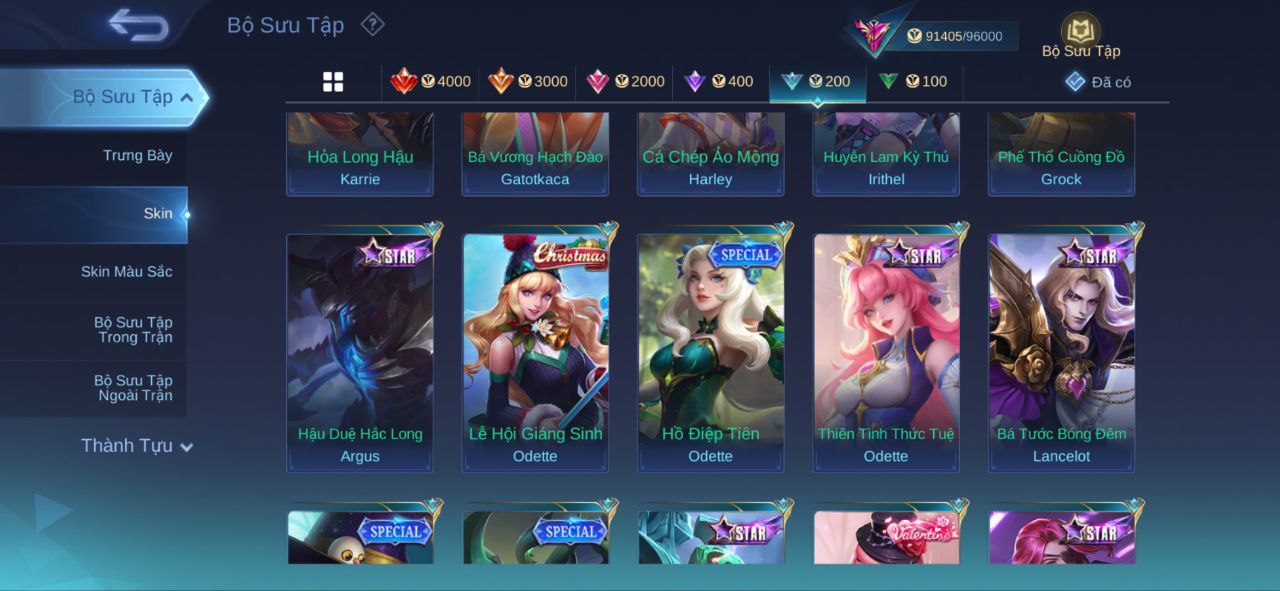Show all skins with grid filter
The image size is (1280, 591).
pos(333,82)
